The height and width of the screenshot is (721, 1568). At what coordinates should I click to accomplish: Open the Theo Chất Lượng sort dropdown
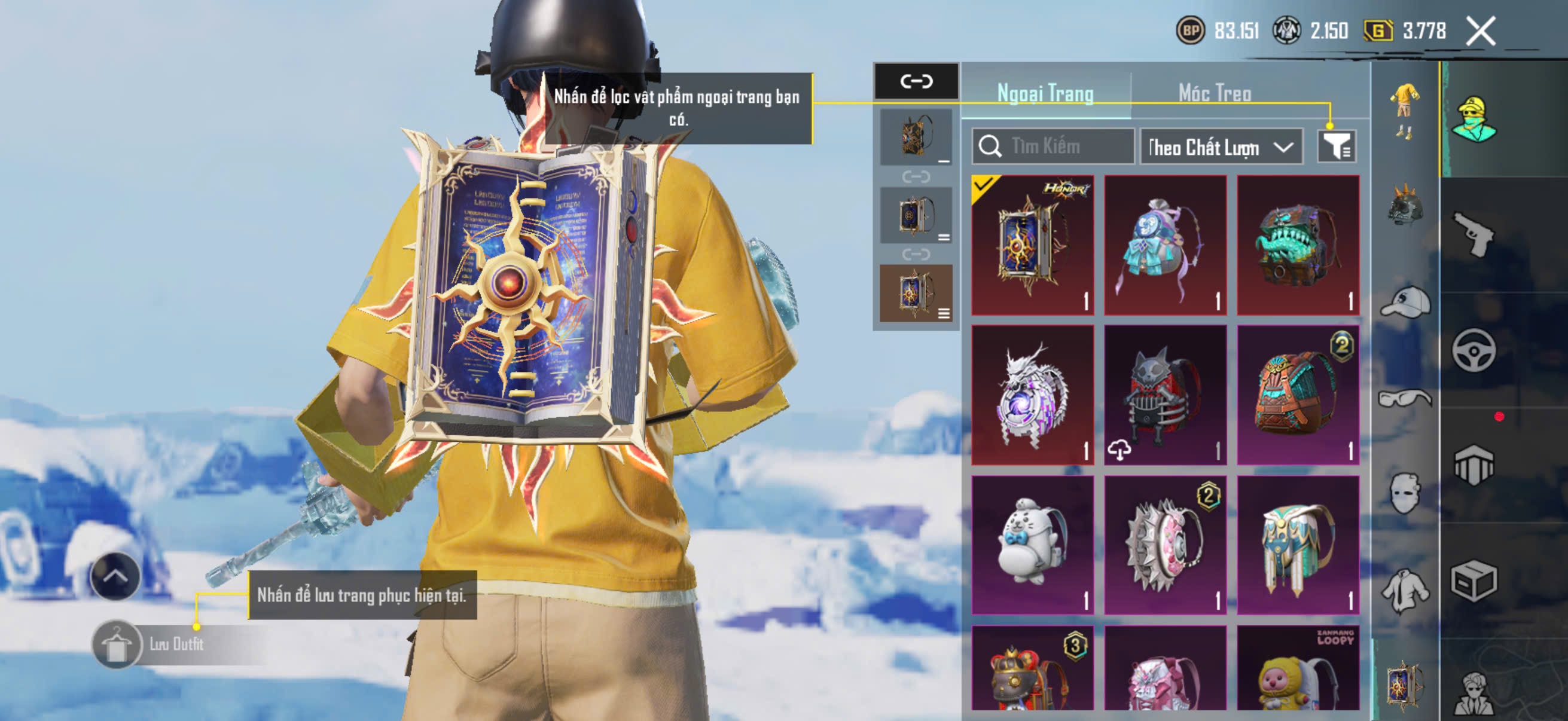(x=1221, y=147)
